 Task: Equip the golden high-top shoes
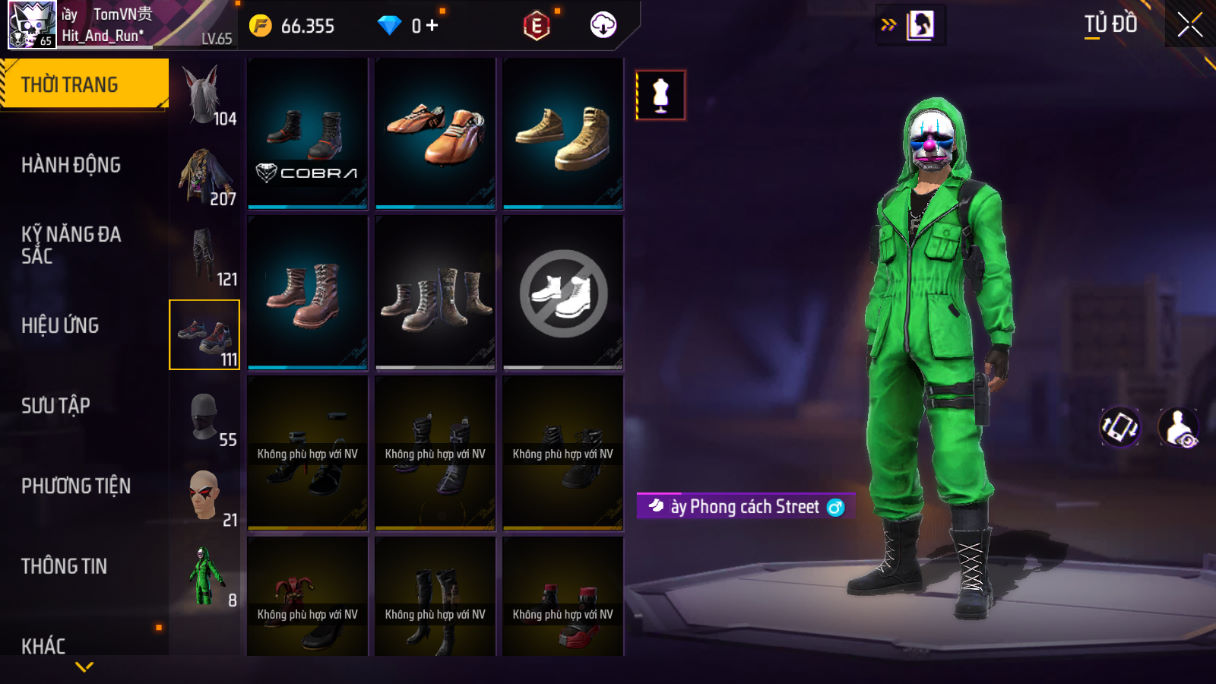point(563,133)
